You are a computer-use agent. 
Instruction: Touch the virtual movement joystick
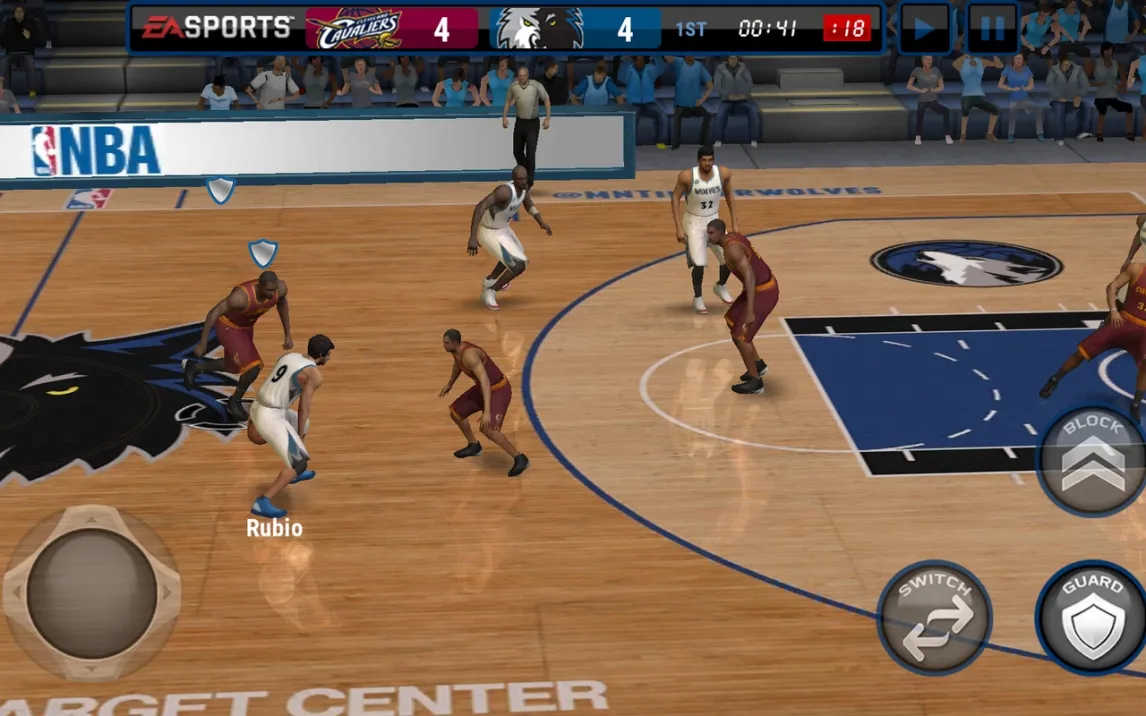tap(91, 593)
